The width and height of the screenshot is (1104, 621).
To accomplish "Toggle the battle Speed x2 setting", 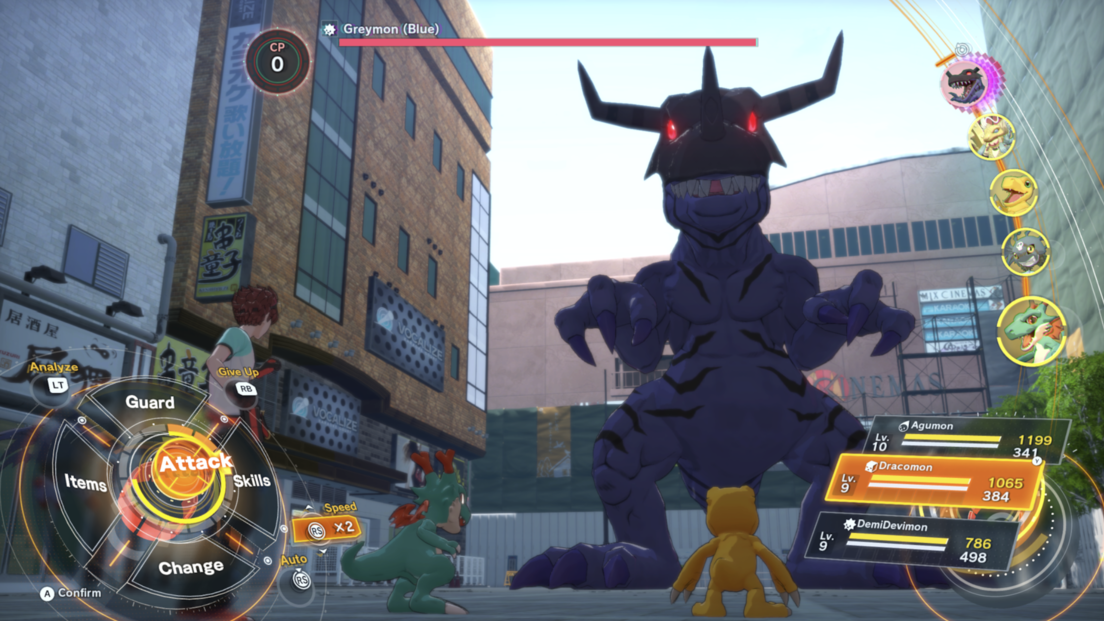I will click(328, 527).
